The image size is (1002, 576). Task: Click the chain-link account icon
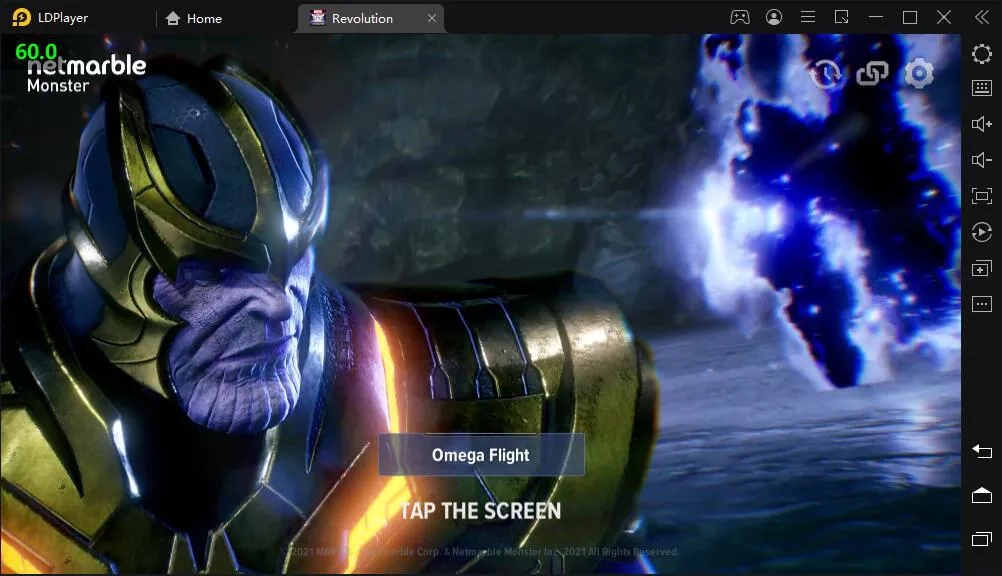tap(873, 73)
